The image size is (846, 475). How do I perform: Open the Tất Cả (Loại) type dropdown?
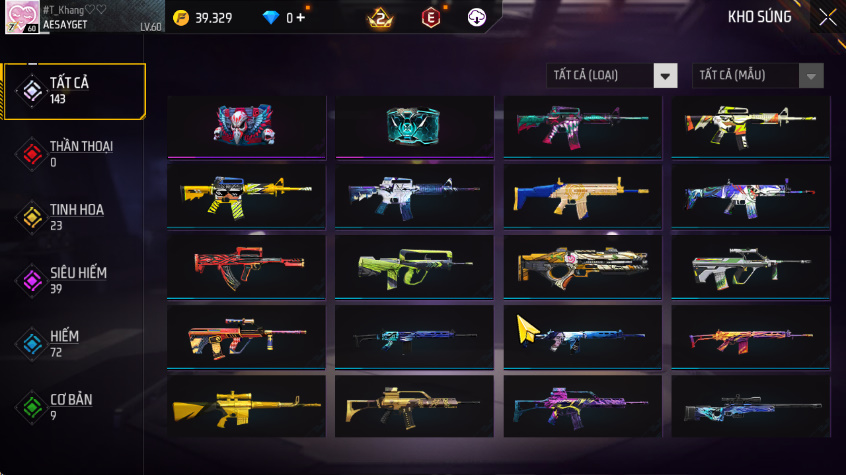[x=612, y=76]
